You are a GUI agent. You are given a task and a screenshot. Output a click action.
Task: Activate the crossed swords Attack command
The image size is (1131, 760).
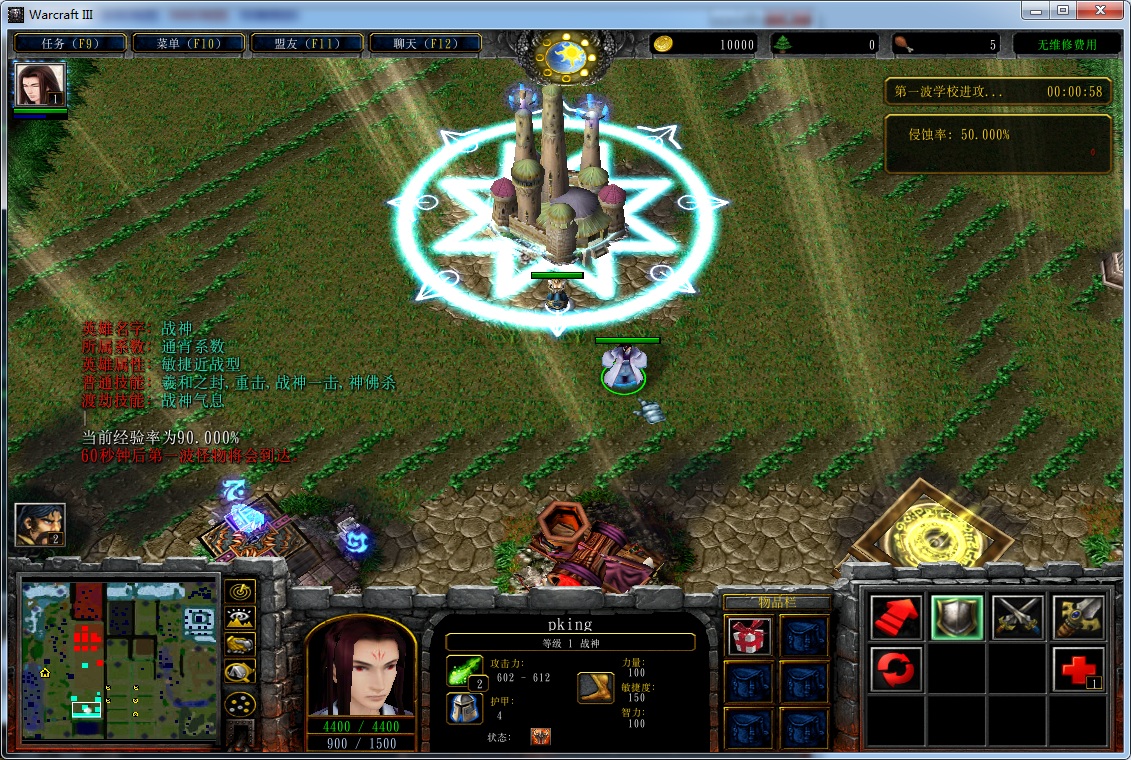(1018, 617)
